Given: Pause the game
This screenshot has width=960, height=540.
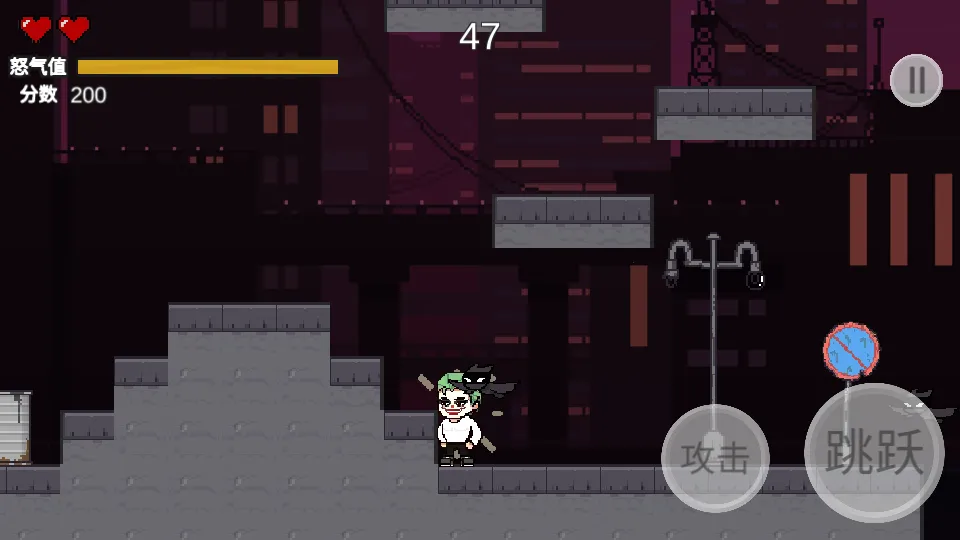Looking at the screenshot, I should tap(916, 80).
